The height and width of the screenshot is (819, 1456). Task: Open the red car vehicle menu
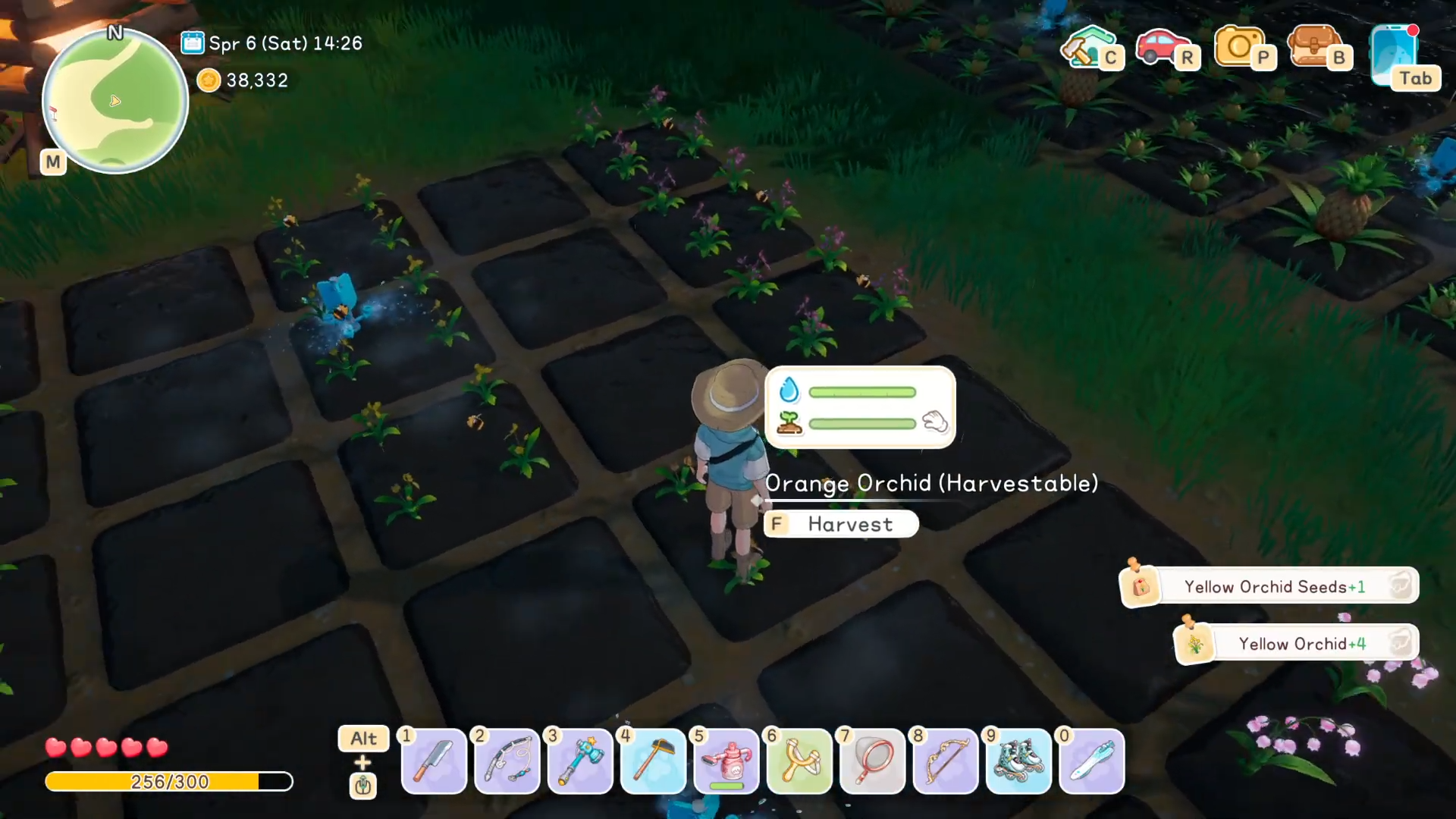pyautogui.click(x=1162, y=47)
